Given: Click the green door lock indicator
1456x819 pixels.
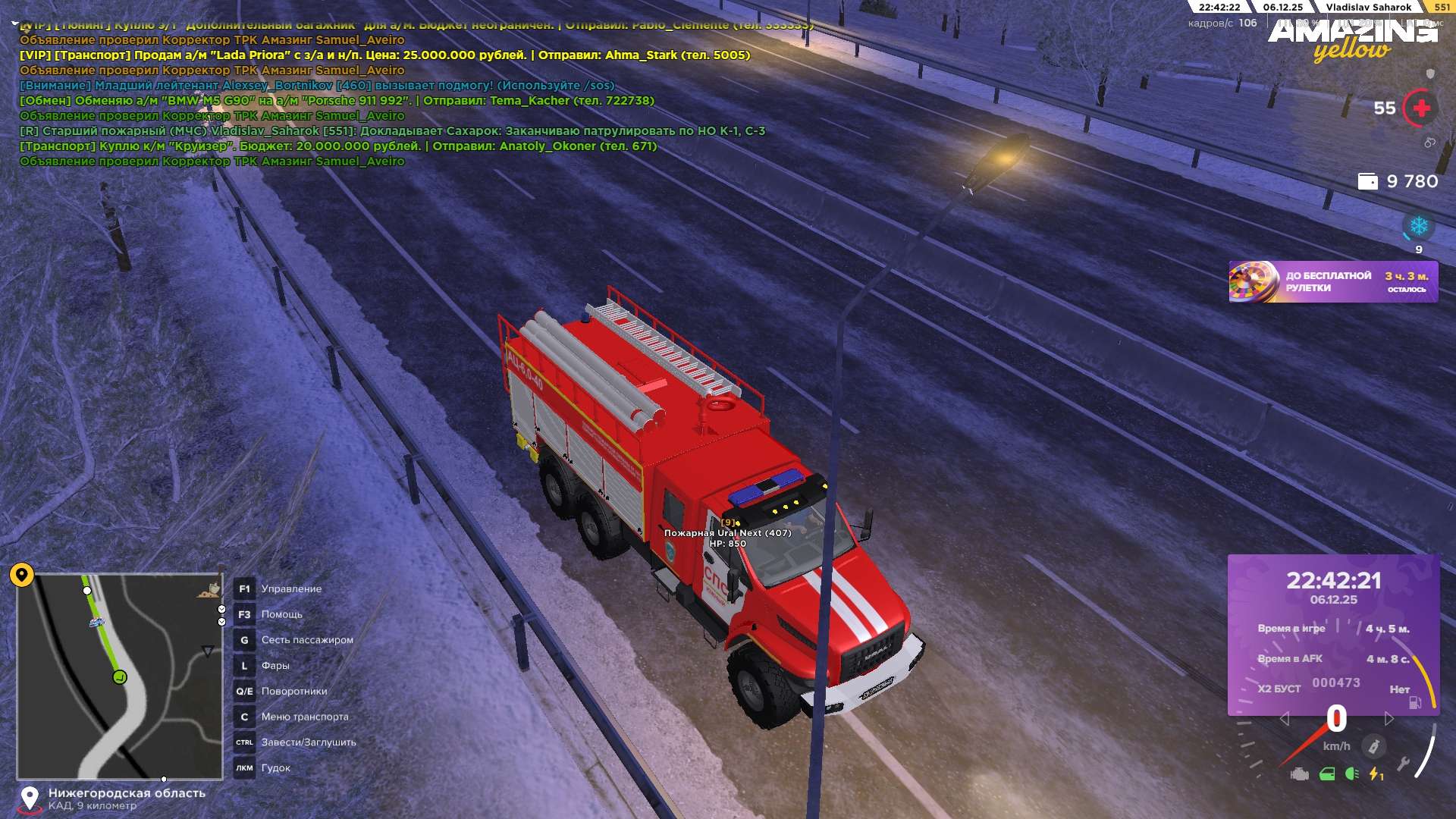Looking at the screenshot, I should [1326, 774].
